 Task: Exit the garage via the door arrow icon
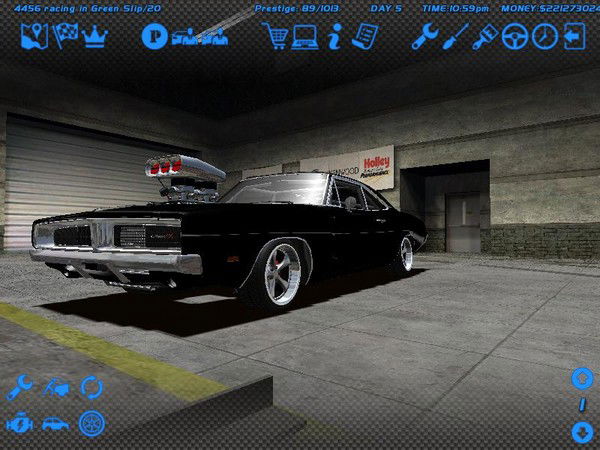pyautogui.click(x=574, y=37)
